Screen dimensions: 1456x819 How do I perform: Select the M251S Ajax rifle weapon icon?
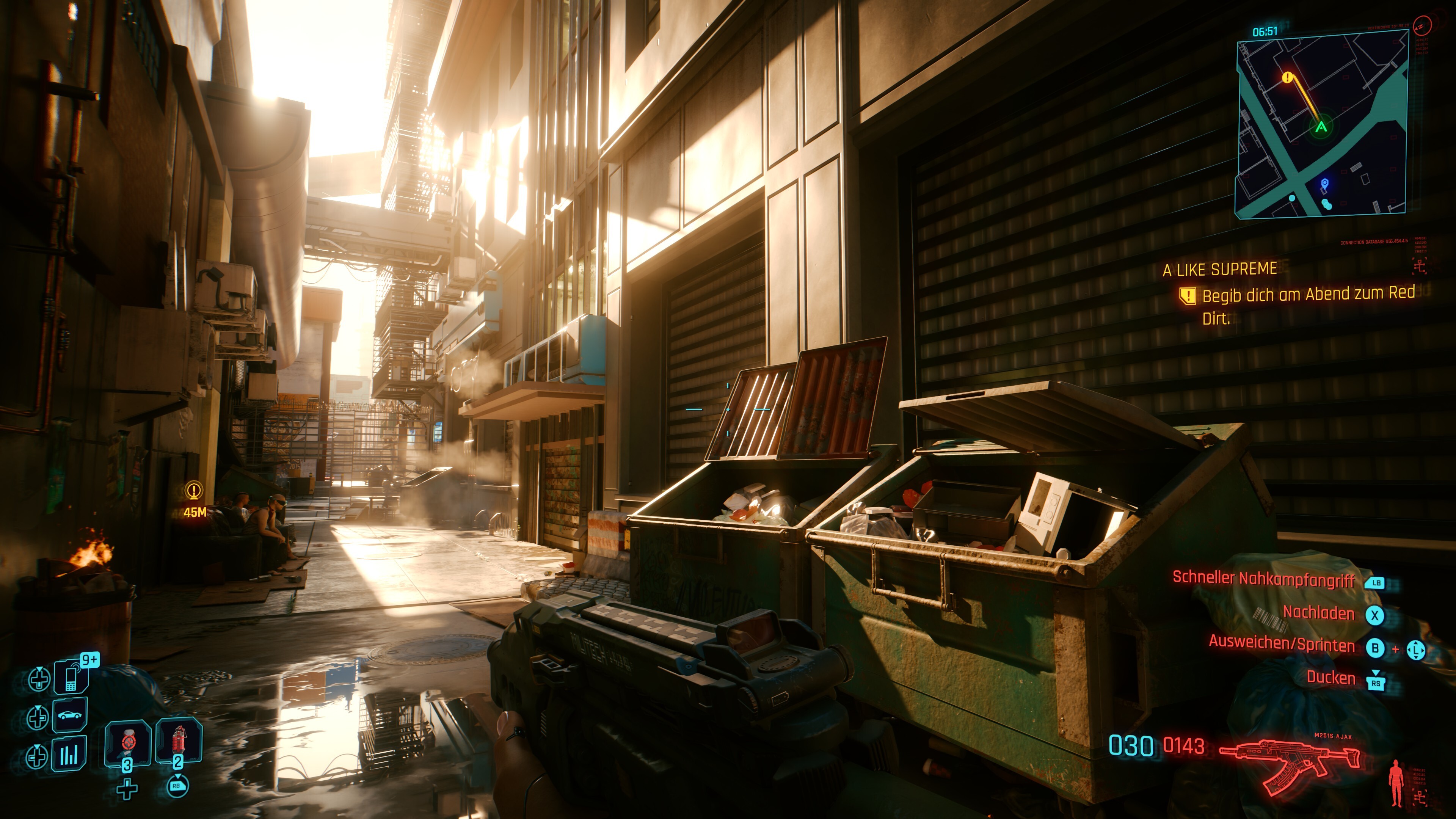[1289, 764]
